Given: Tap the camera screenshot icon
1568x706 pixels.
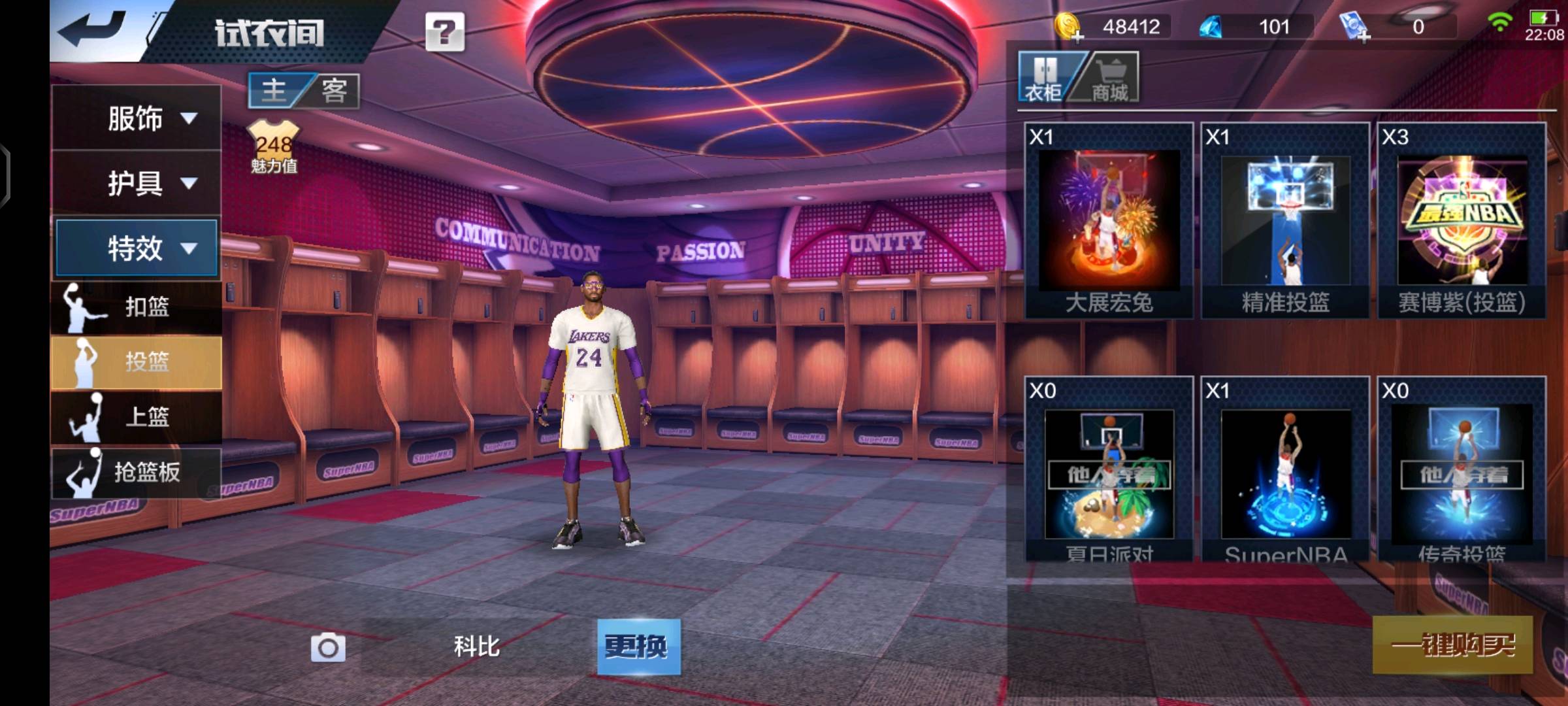Looking at the screenshot, I should [328, 648].
